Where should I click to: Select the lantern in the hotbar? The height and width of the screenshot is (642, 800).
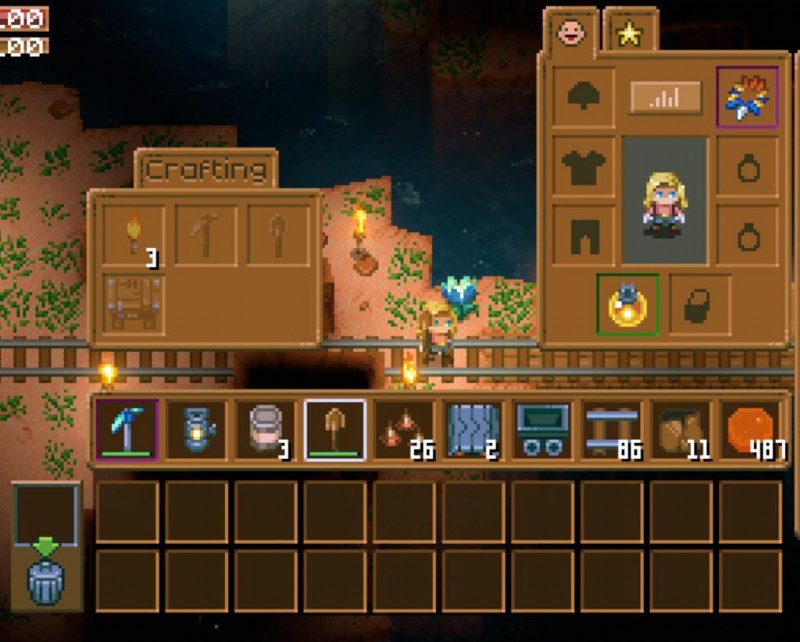(x=196, y=431)
